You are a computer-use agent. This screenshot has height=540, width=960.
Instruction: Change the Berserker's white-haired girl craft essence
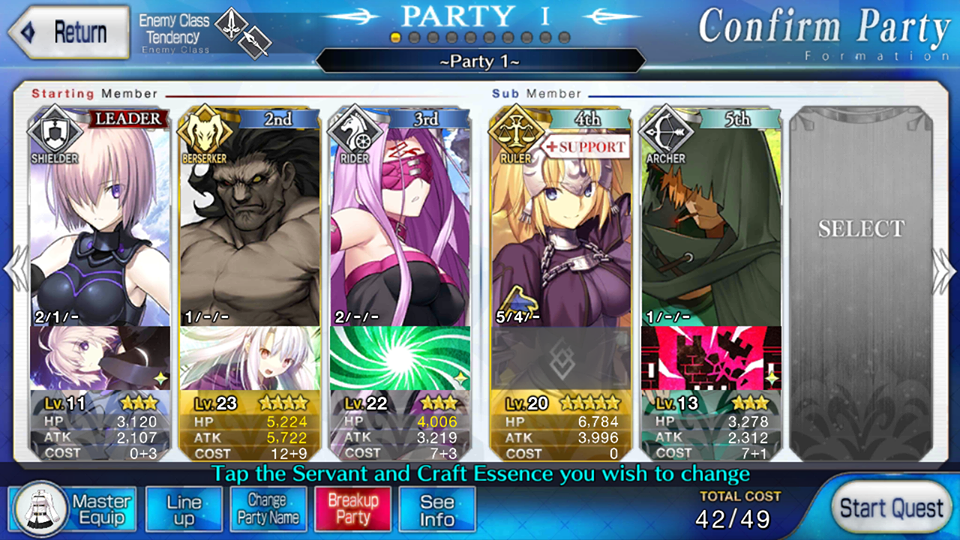coord(252,358)
